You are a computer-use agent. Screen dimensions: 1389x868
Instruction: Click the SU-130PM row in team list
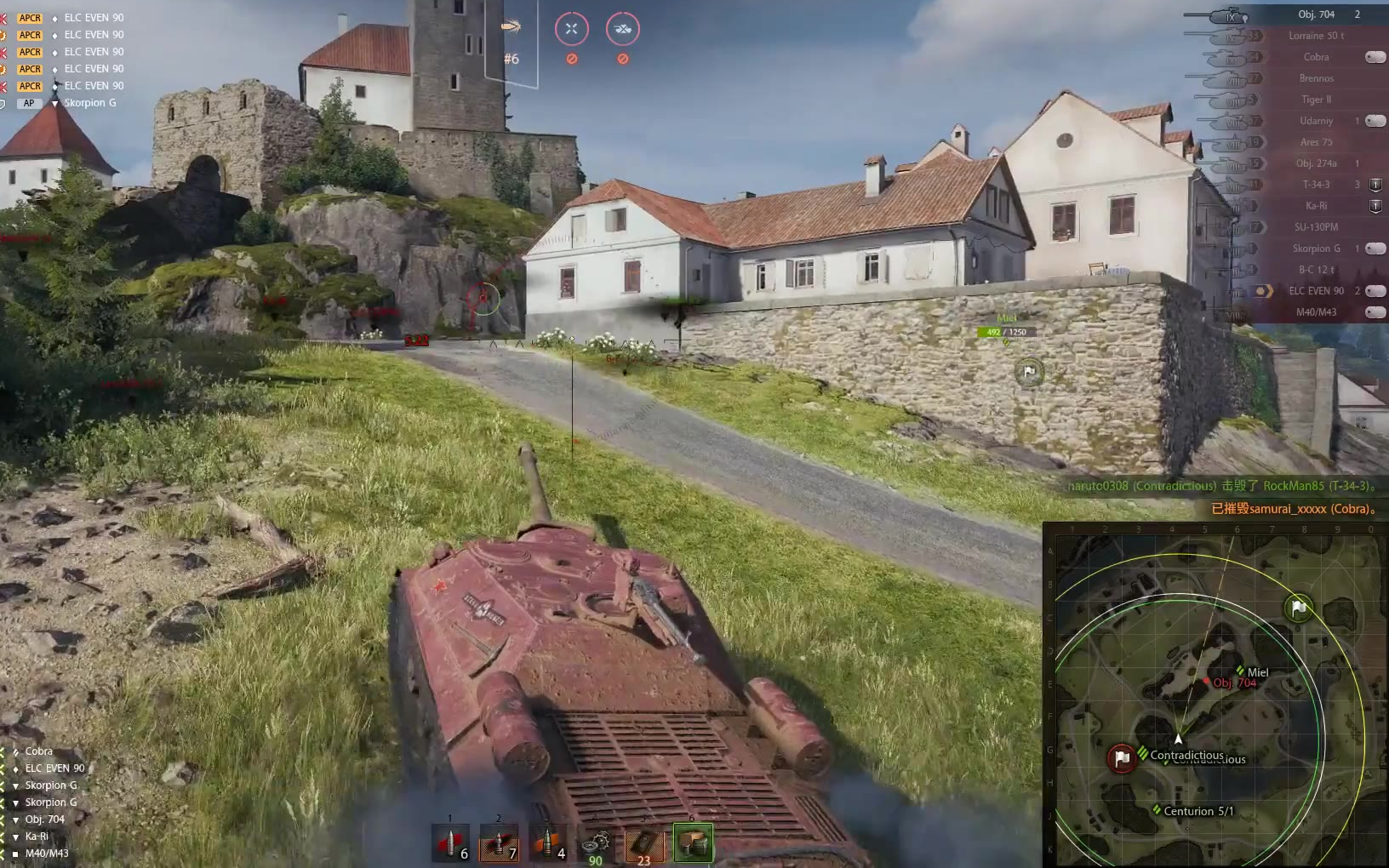pos(1316,227)
